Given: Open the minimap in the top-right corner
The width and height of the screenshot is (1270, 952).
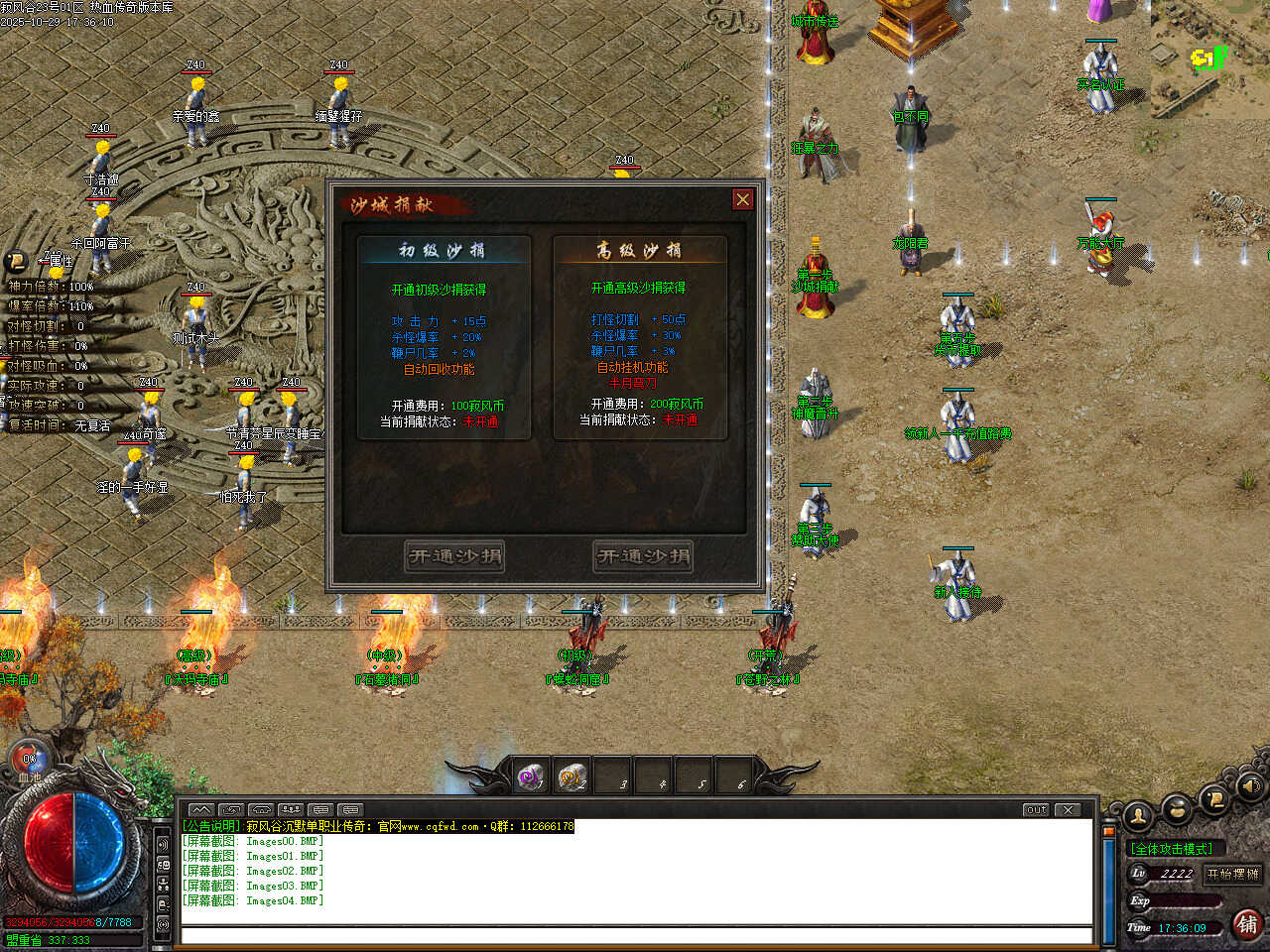Looking at the screenshot, I should (1209, 59).
